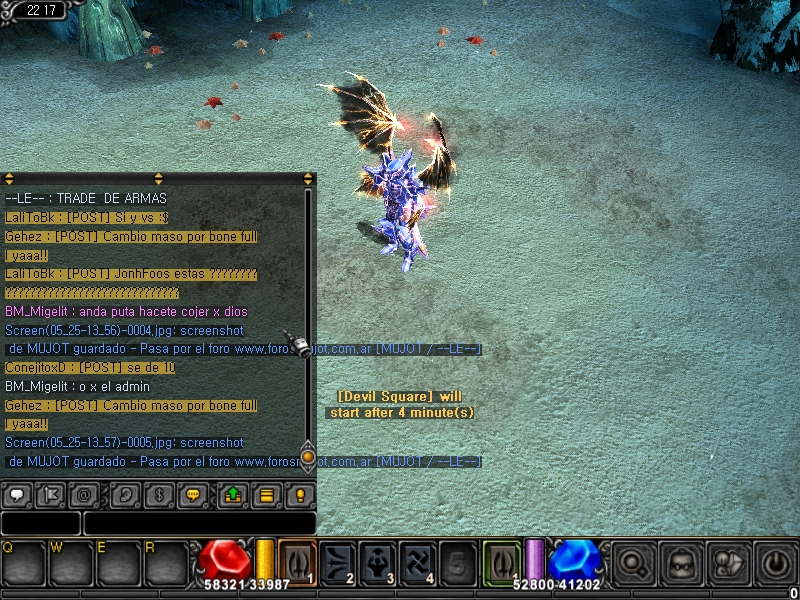The image size is (800, 600).
Task: Click the green up-arrow chat button
Action: point(232,495)
